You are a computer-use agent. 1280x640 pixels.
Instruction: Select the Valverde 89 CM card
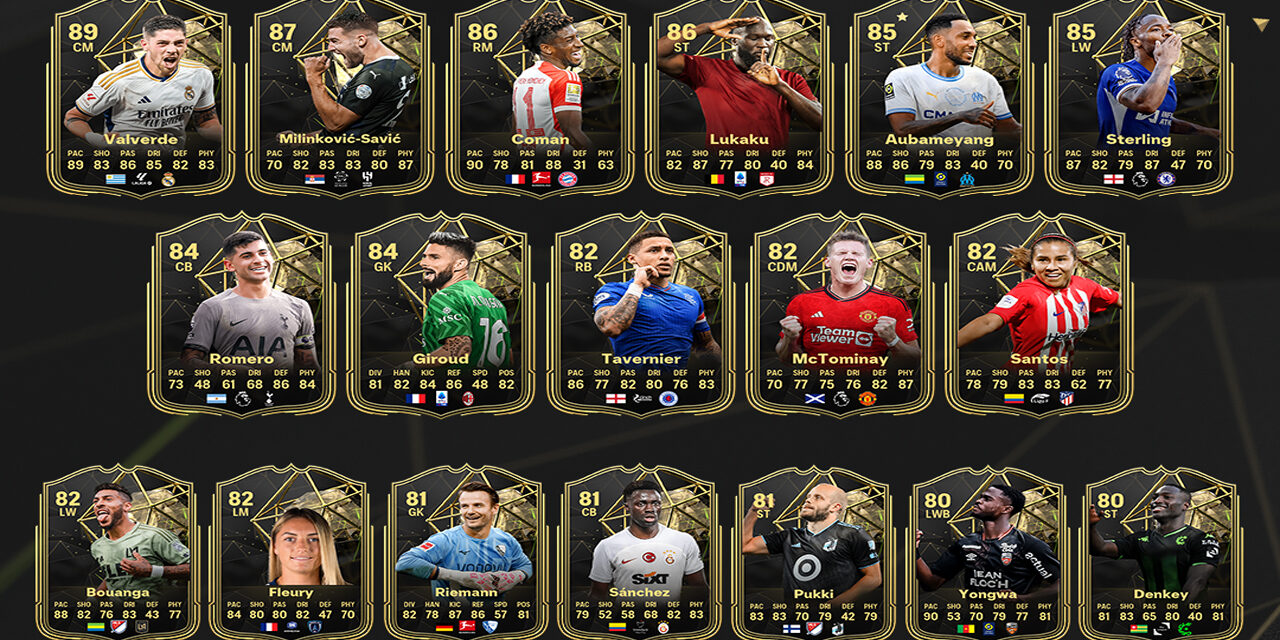click(140, 98)
